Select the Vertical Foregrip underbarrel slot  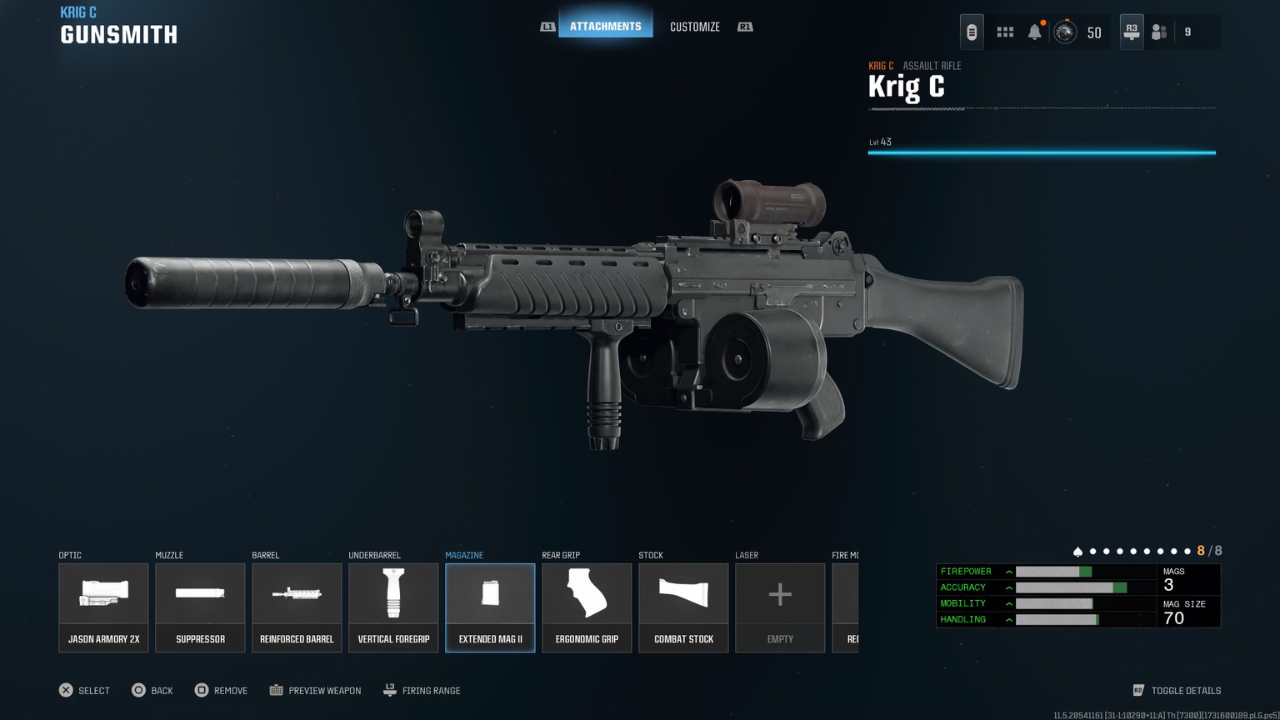(393, 607)
